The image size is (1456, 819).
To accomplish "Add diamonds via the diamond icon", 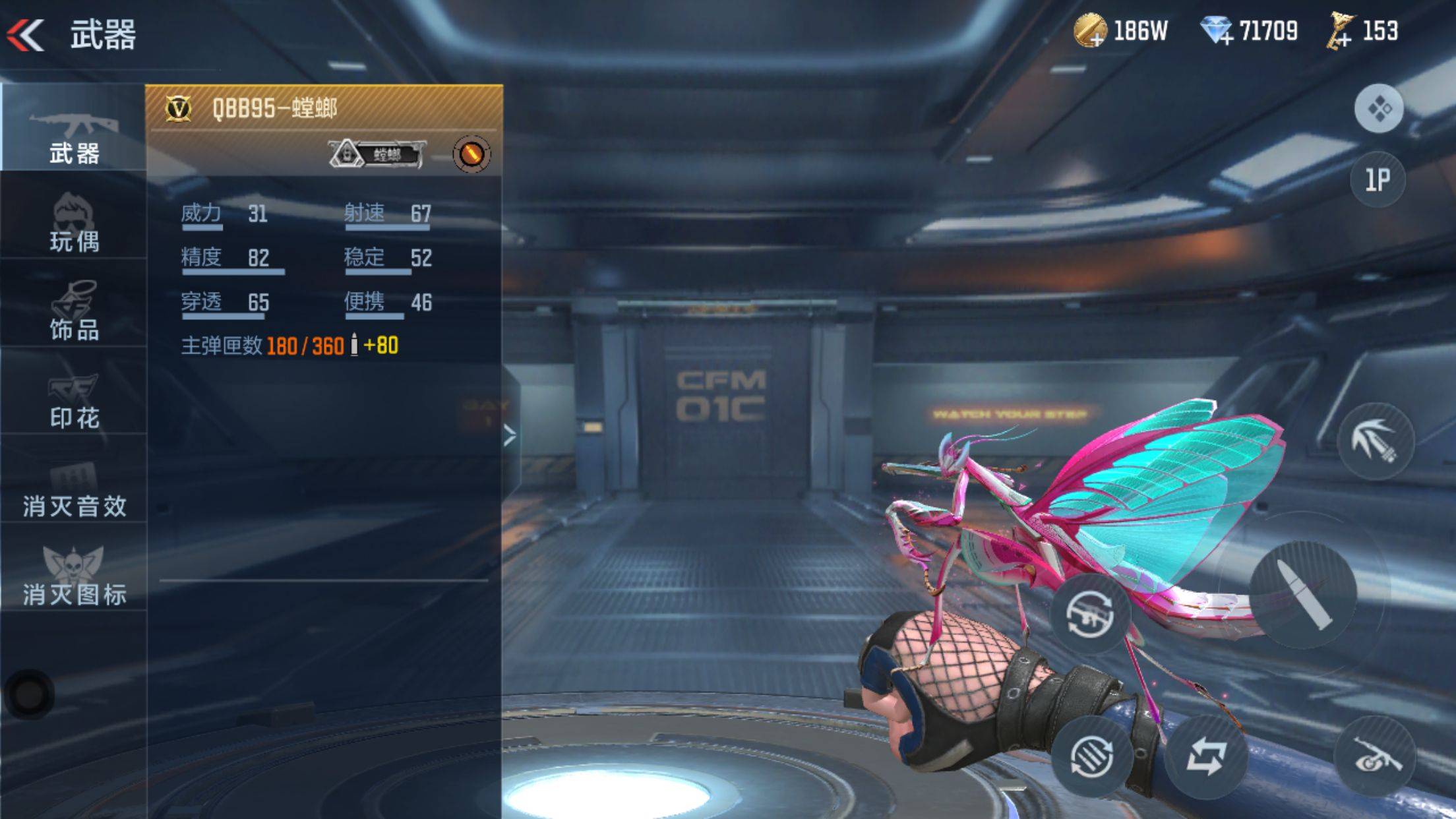I will [1215, 31].
